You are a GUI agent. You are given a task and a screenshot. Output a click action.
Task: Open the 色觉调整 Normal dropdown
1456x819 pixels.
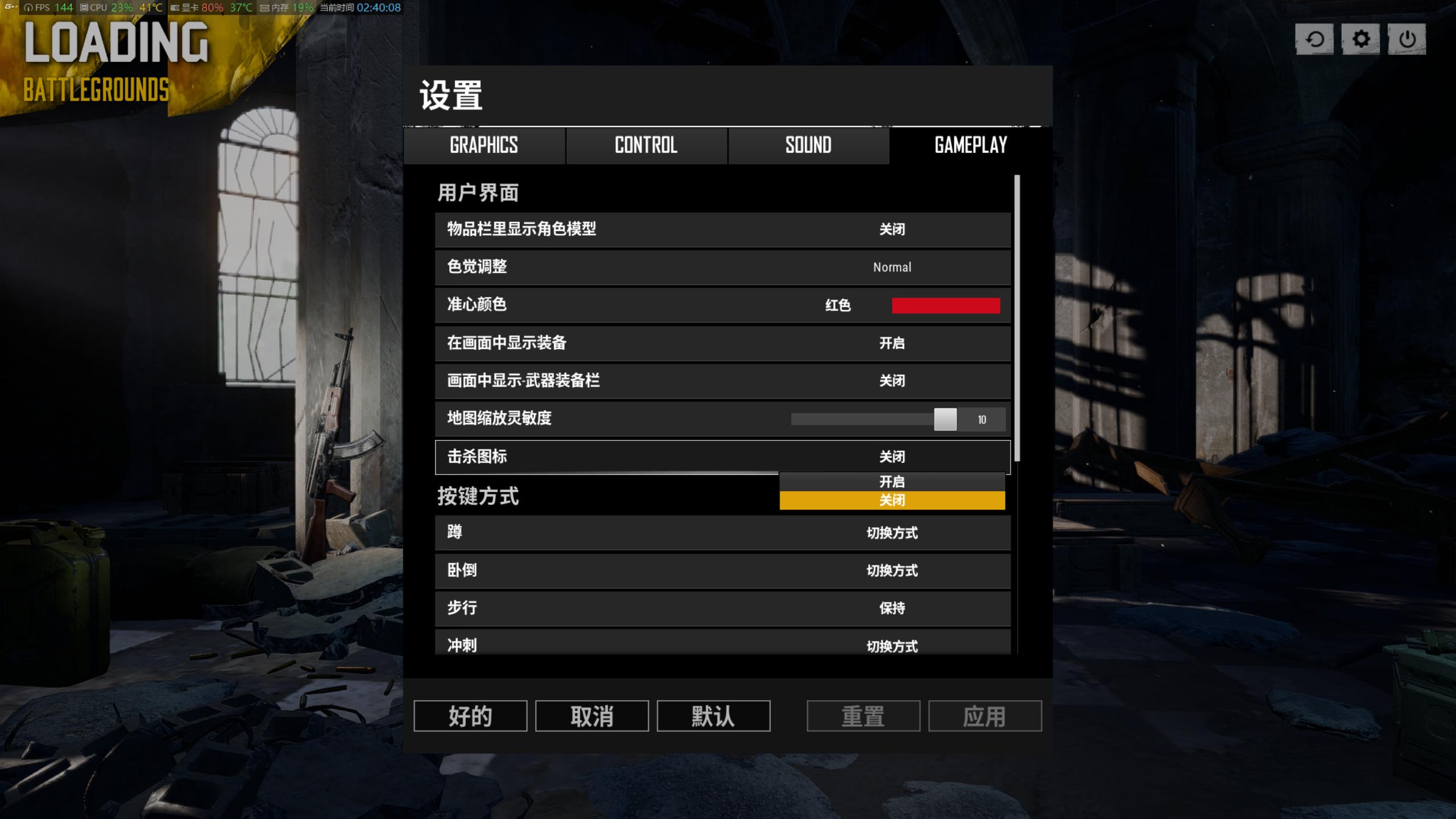point(892,267)
